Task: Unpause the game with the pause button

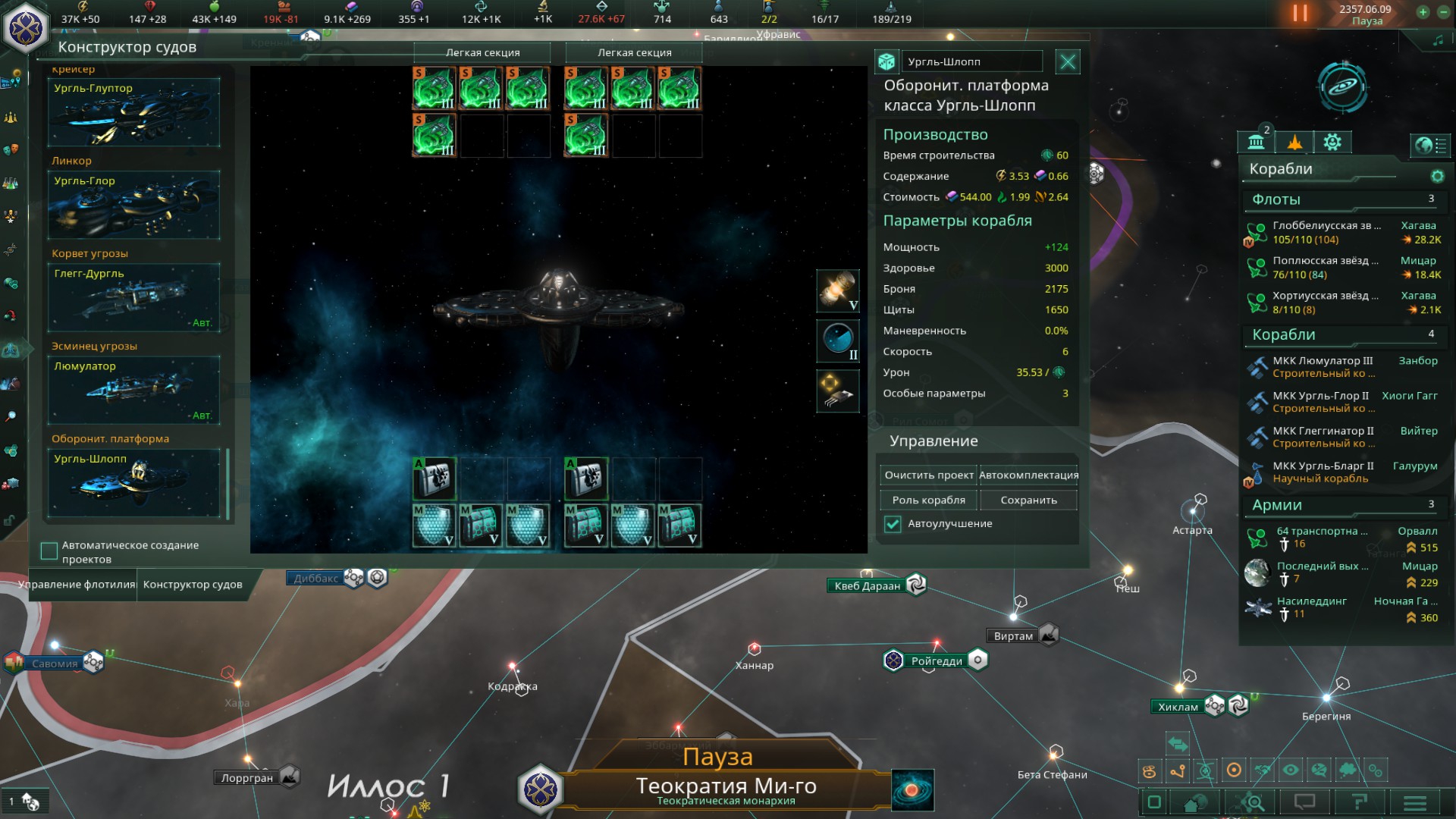Action: click(1300, 14)
